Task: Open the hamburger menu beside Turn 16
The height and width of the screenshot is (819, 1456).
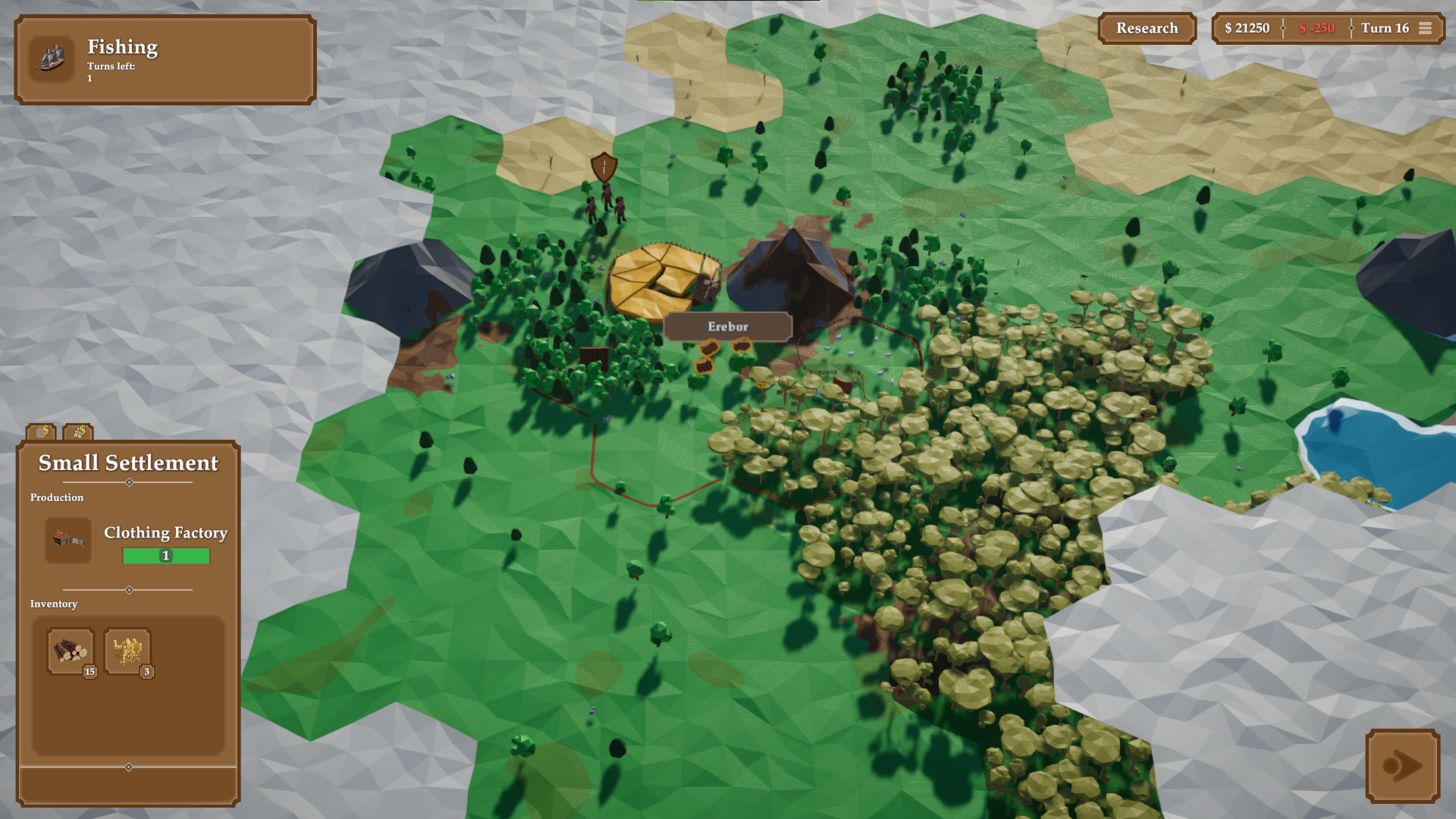Action: (1426, 28)
